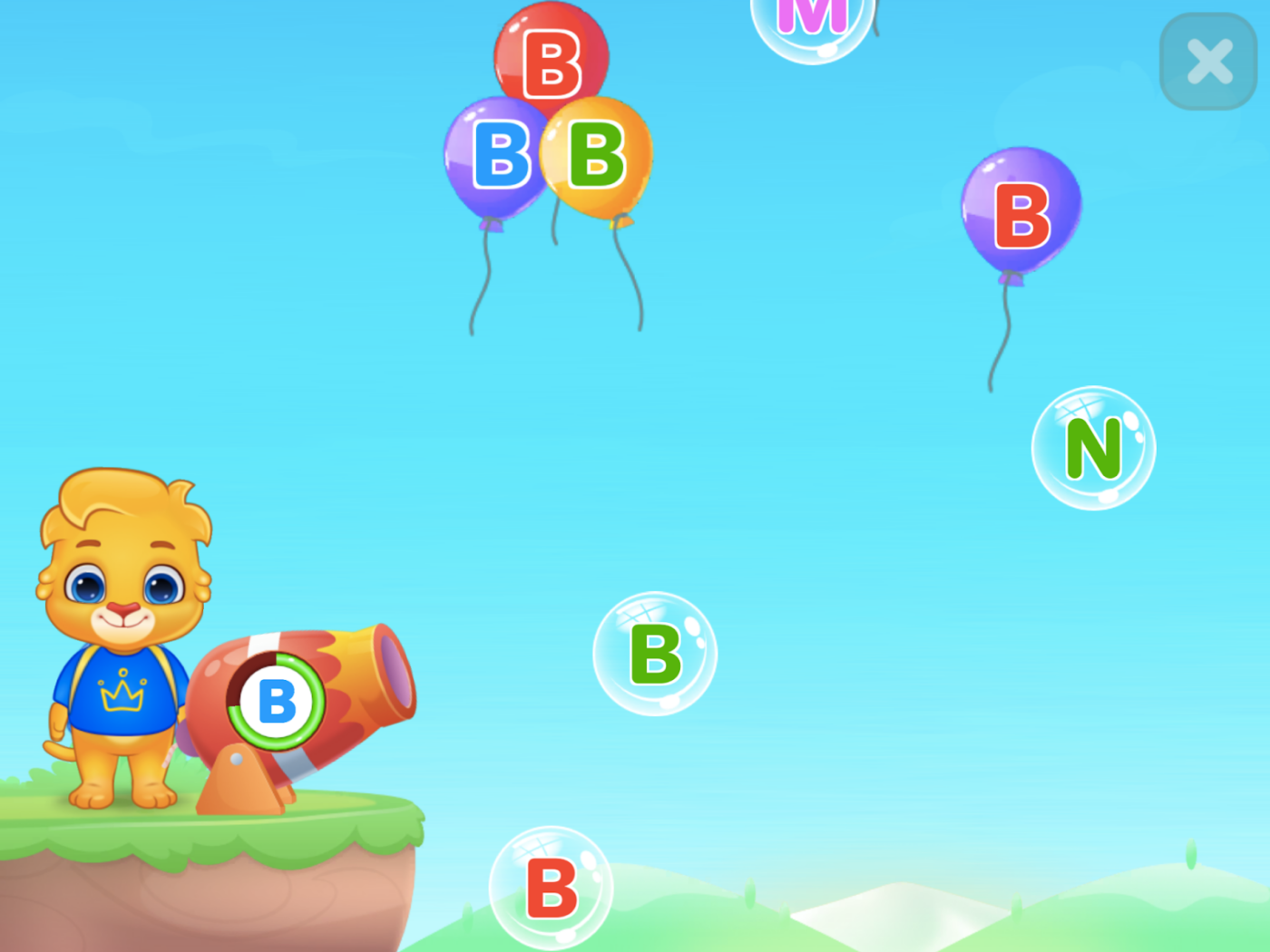Pop the bubble containing letter M
The height and width of the screenshot is (952, 1270).
[810, 23]
